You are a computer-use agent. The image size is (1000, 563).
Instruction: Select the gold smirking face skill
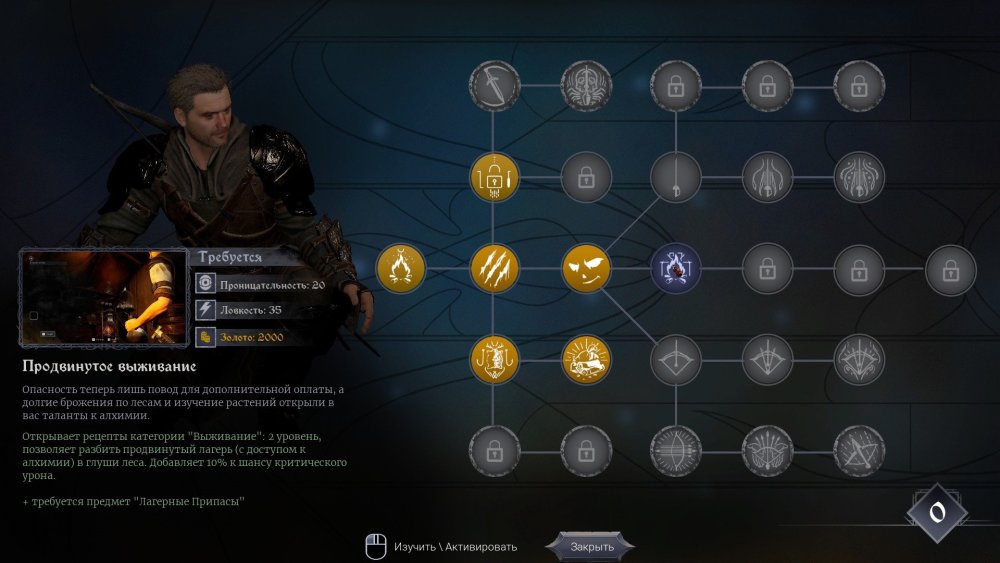[586, 269]
